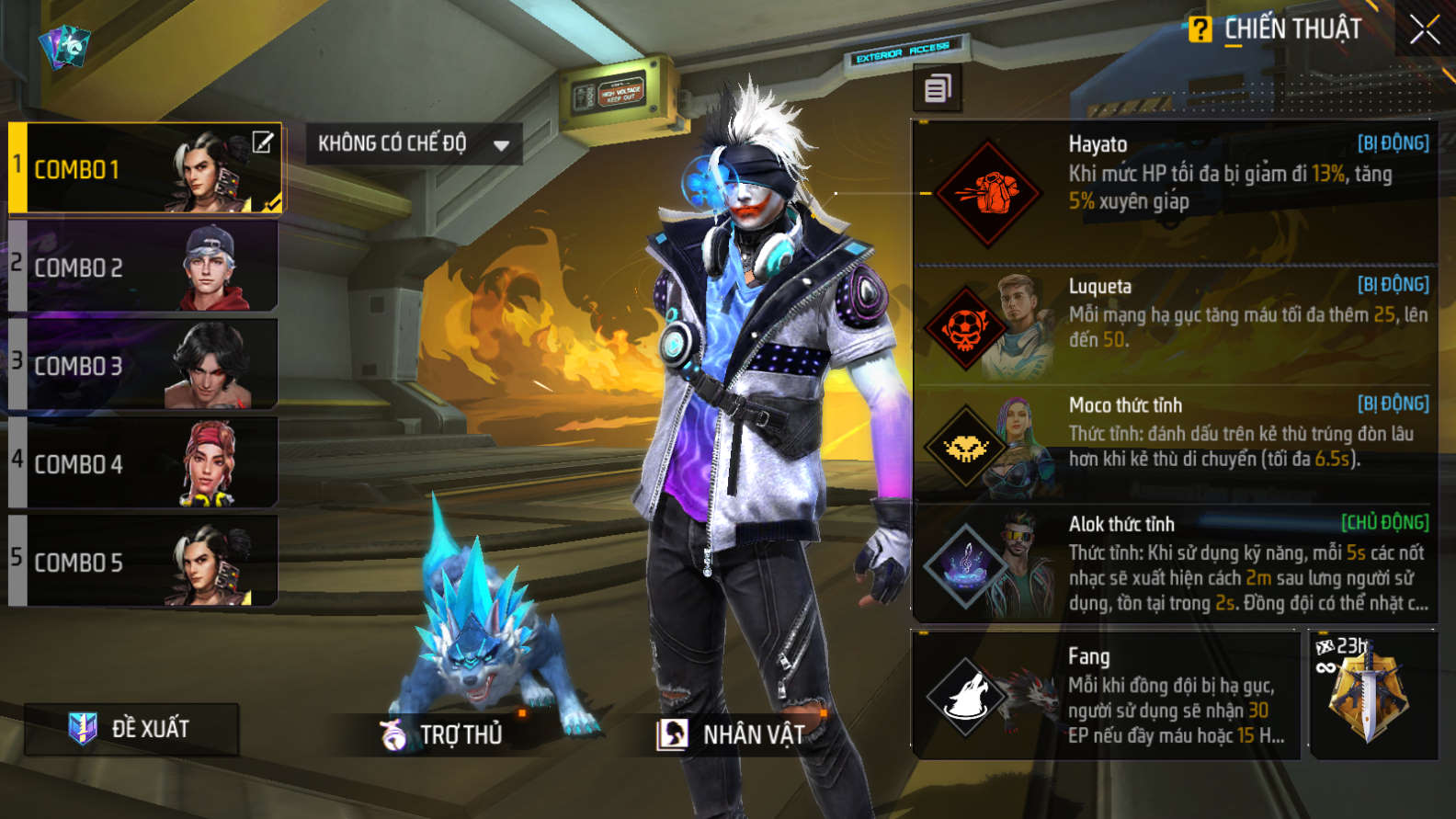Click the cards icon in the top corner
1456x819 pixels.
64,46
